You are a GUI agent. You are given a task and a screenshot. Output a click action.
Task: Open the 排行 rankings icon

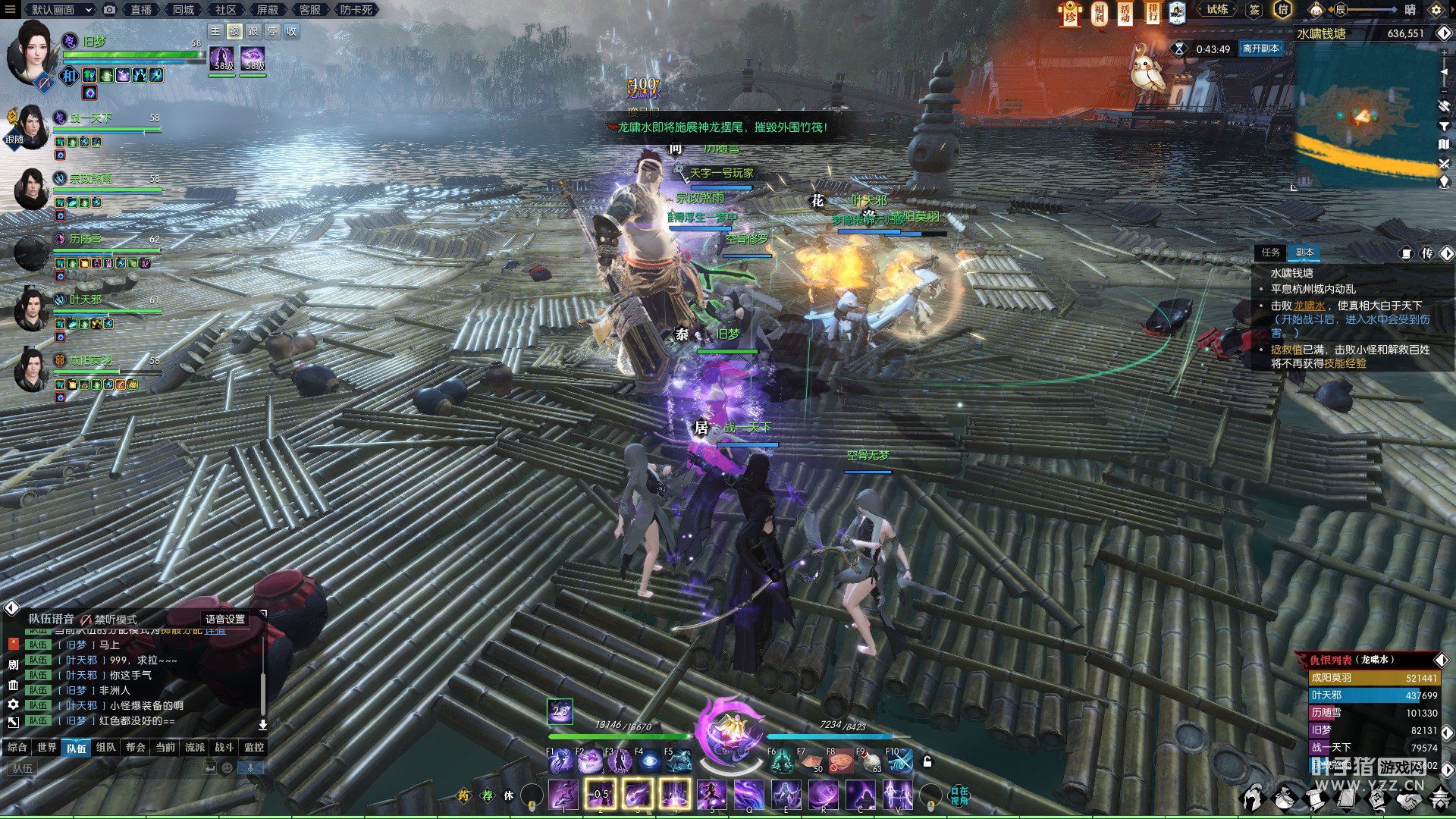1152,13
